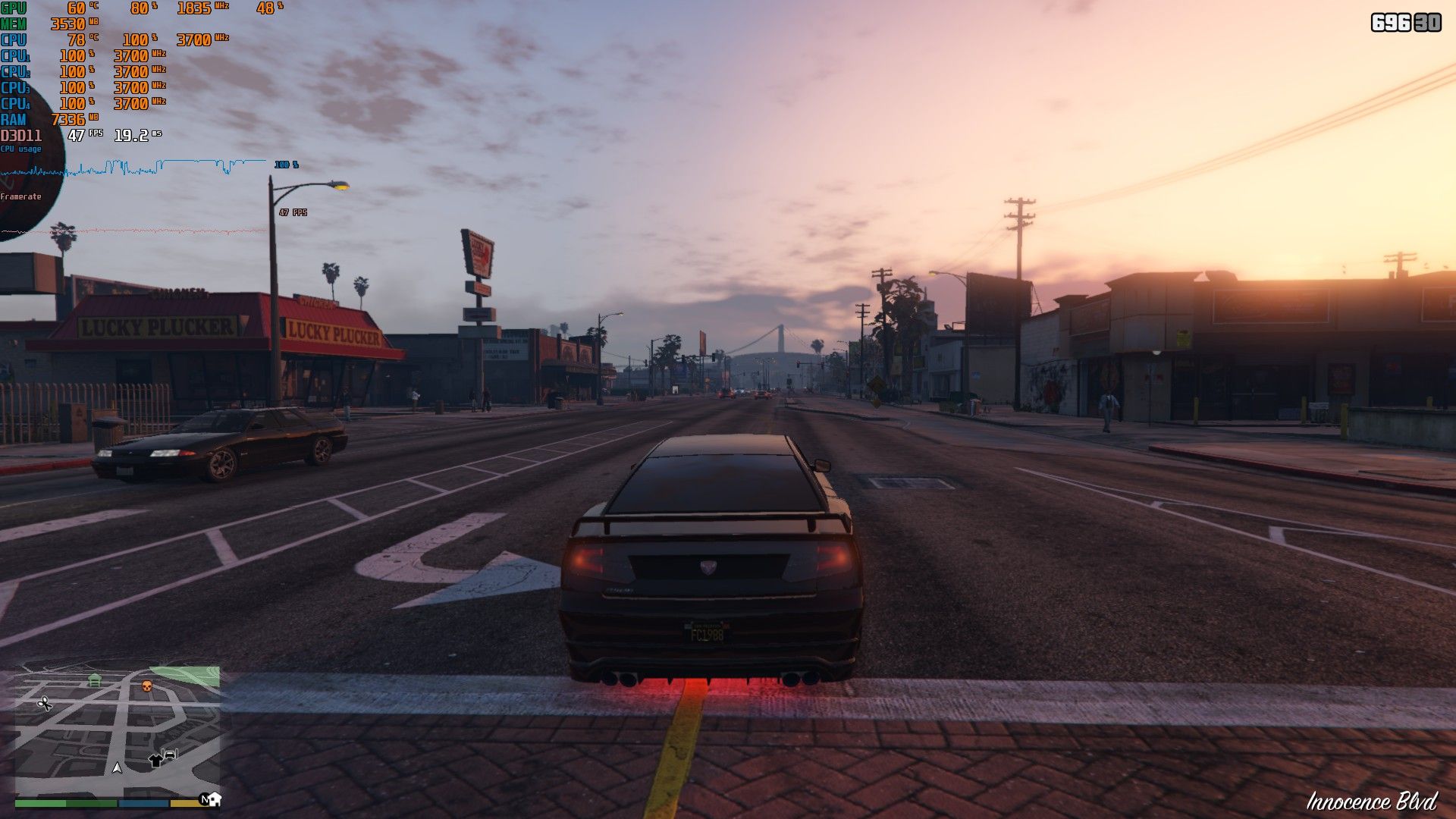Select the white house safehouse marker
This screenshot has height=819, width=1456.
tap(215, 799)
